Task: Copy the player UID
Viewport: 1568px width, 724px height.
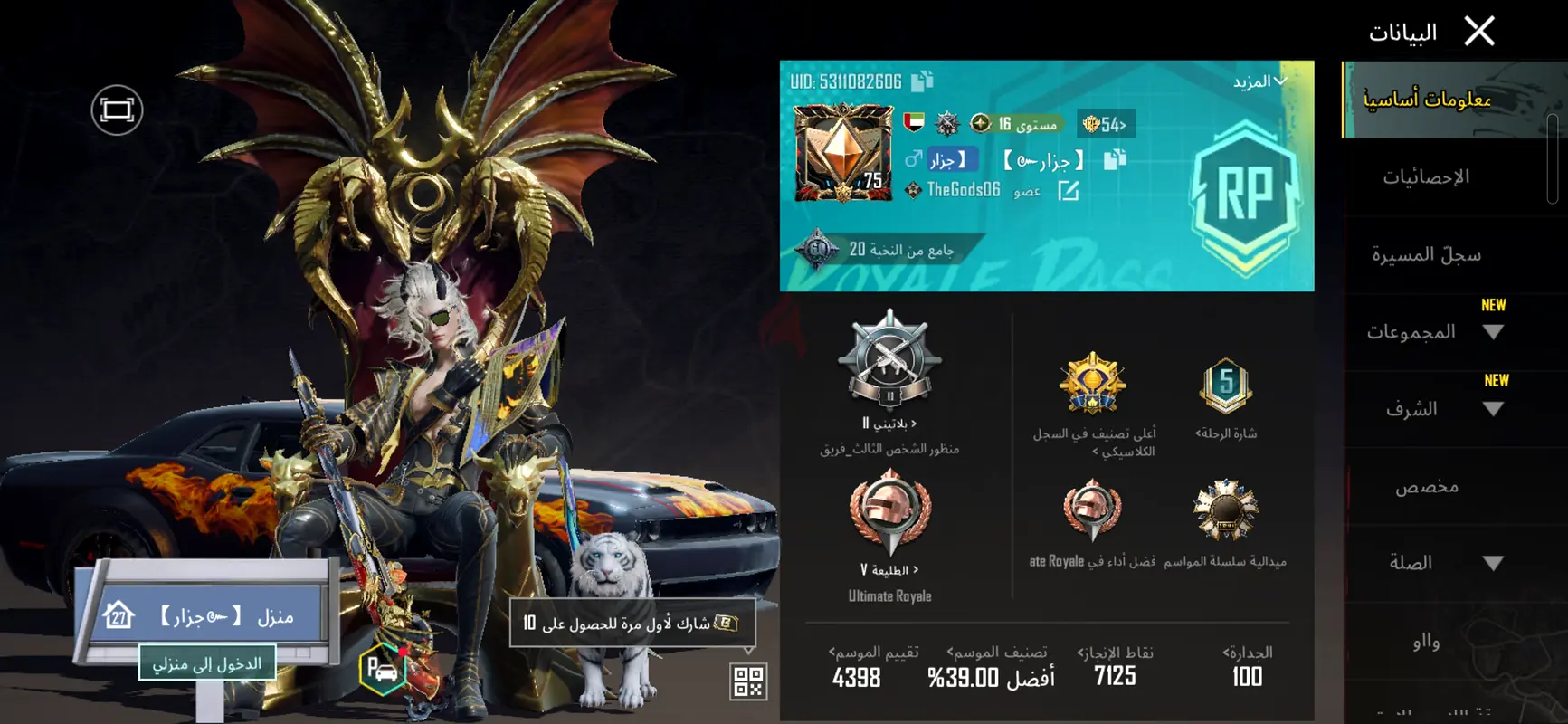Action: pos(922,81)
